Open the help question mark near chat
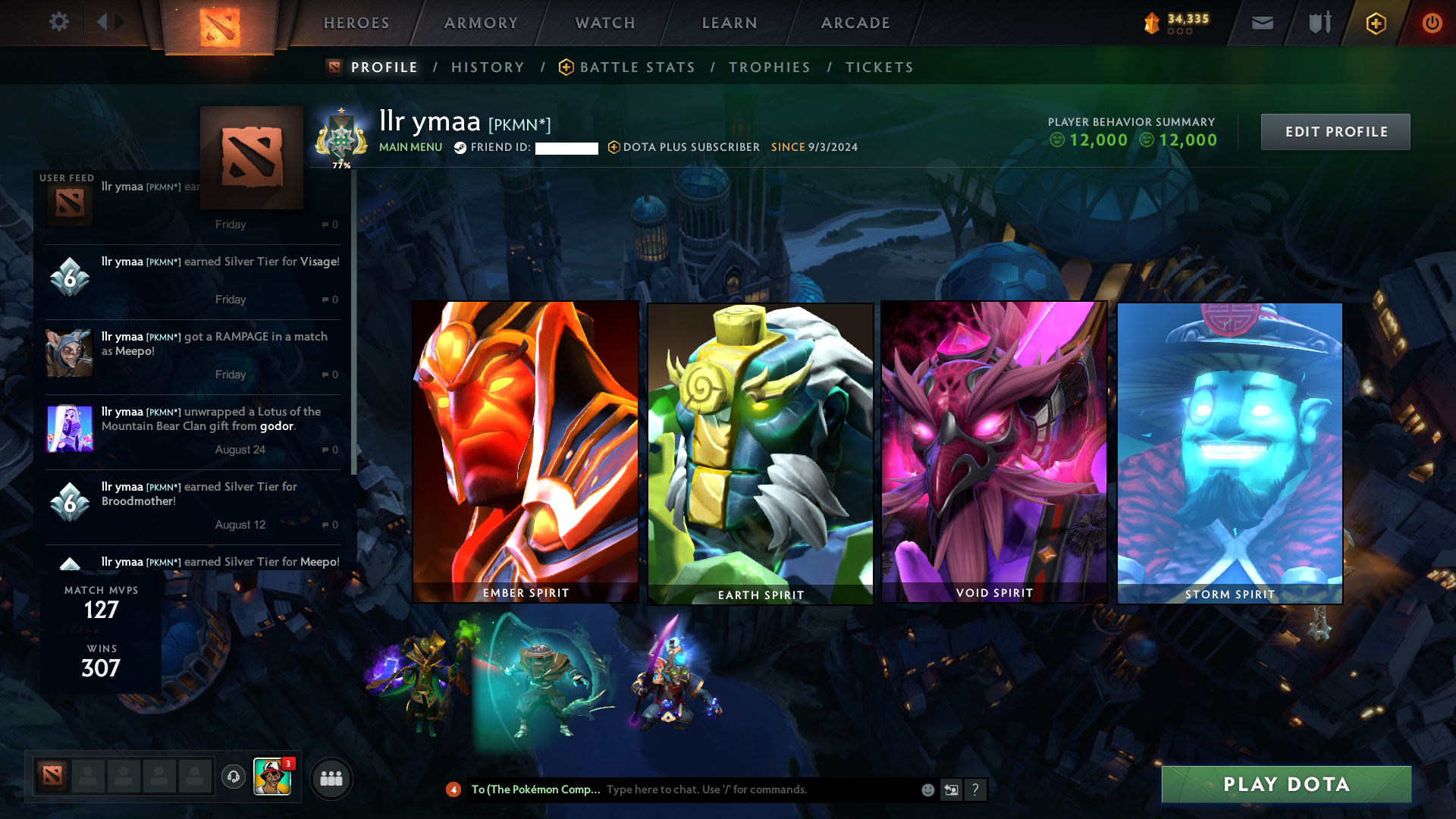This screenshot has height=819, width=1456. [x=976, y=789]
